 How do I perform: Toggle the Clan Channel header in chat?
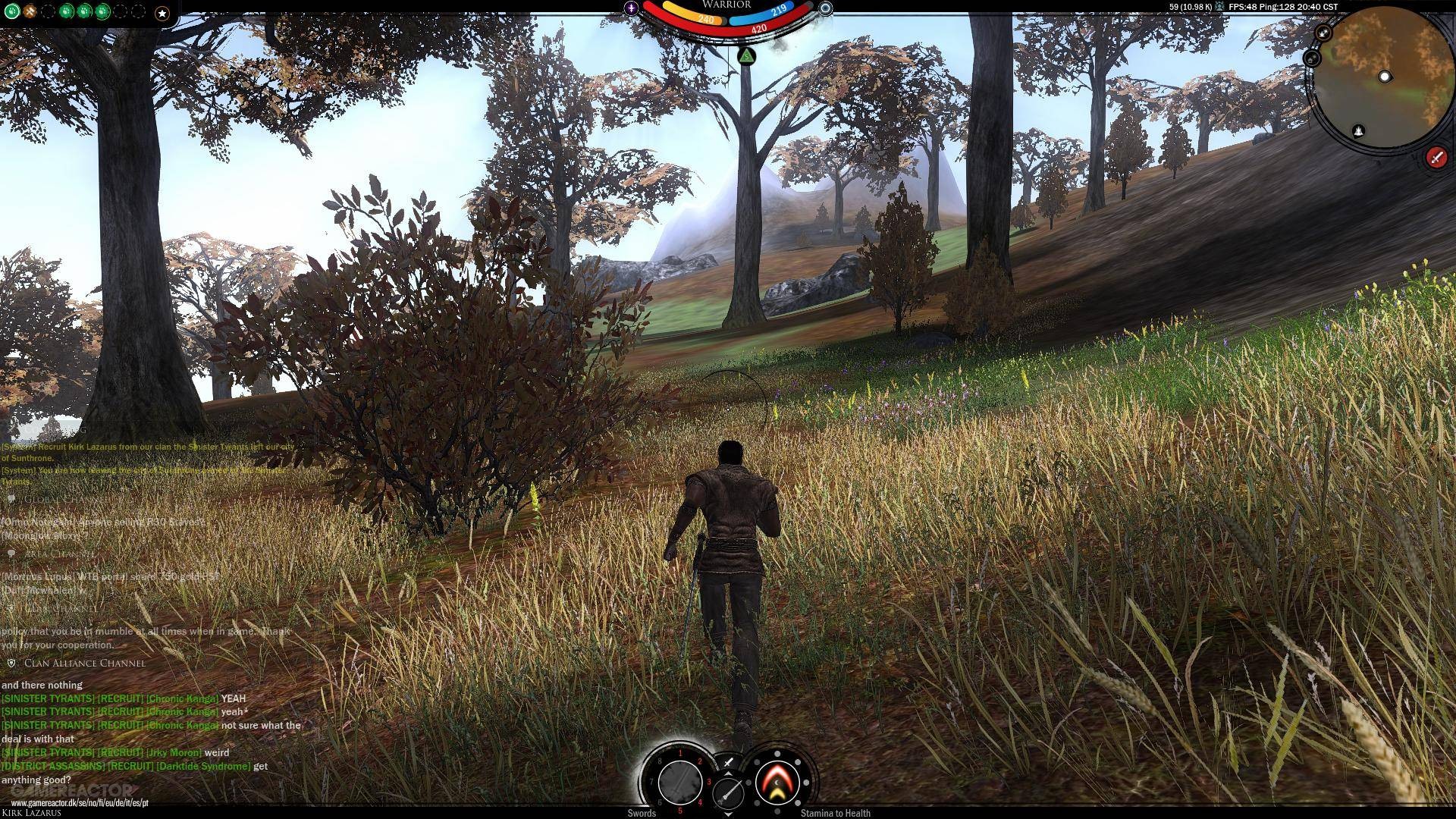pyautogui.click(x=62, y=609)
